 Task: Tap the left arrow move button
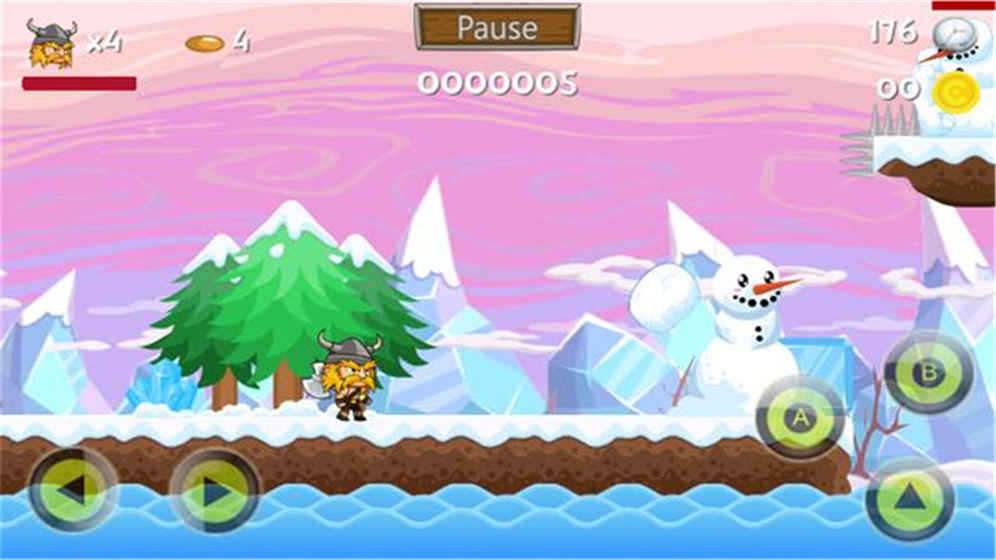pyautogui.click(x=73, y=490)
